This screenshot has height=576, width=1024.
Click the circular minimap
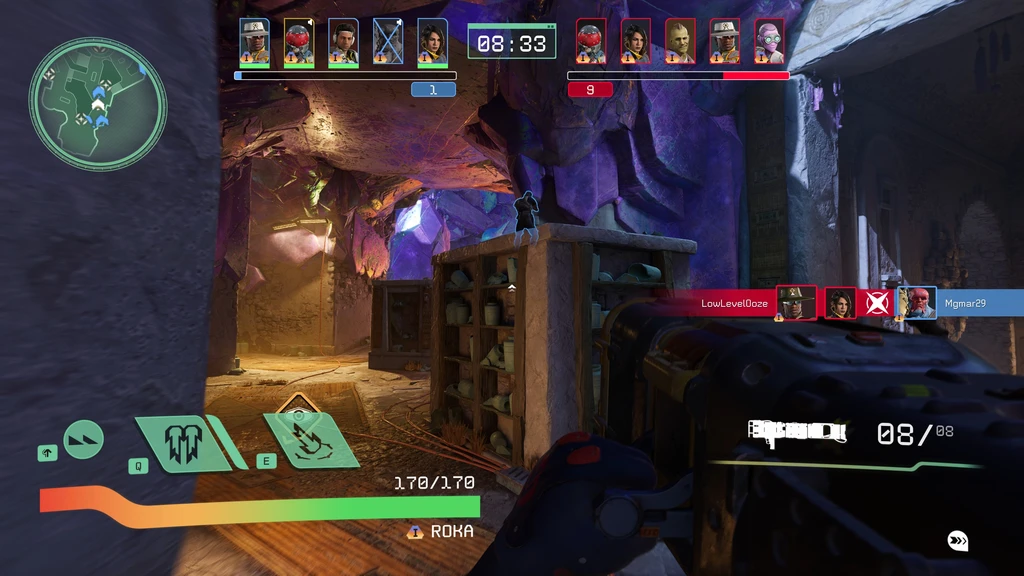pyautogui.click(x=97, y=103)
